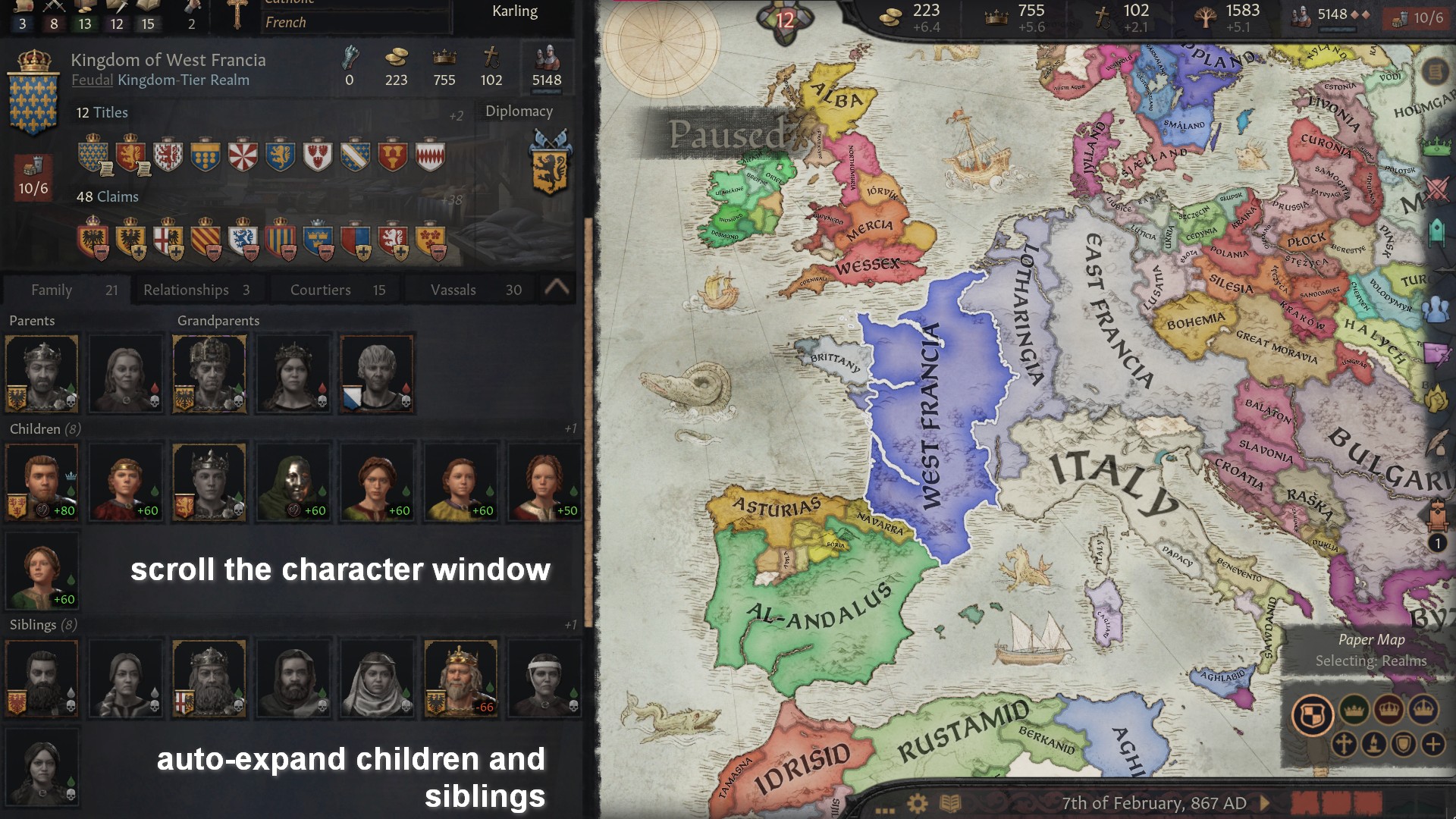Click the Feudal government link

pyautogui.click(x=92, y=80)
